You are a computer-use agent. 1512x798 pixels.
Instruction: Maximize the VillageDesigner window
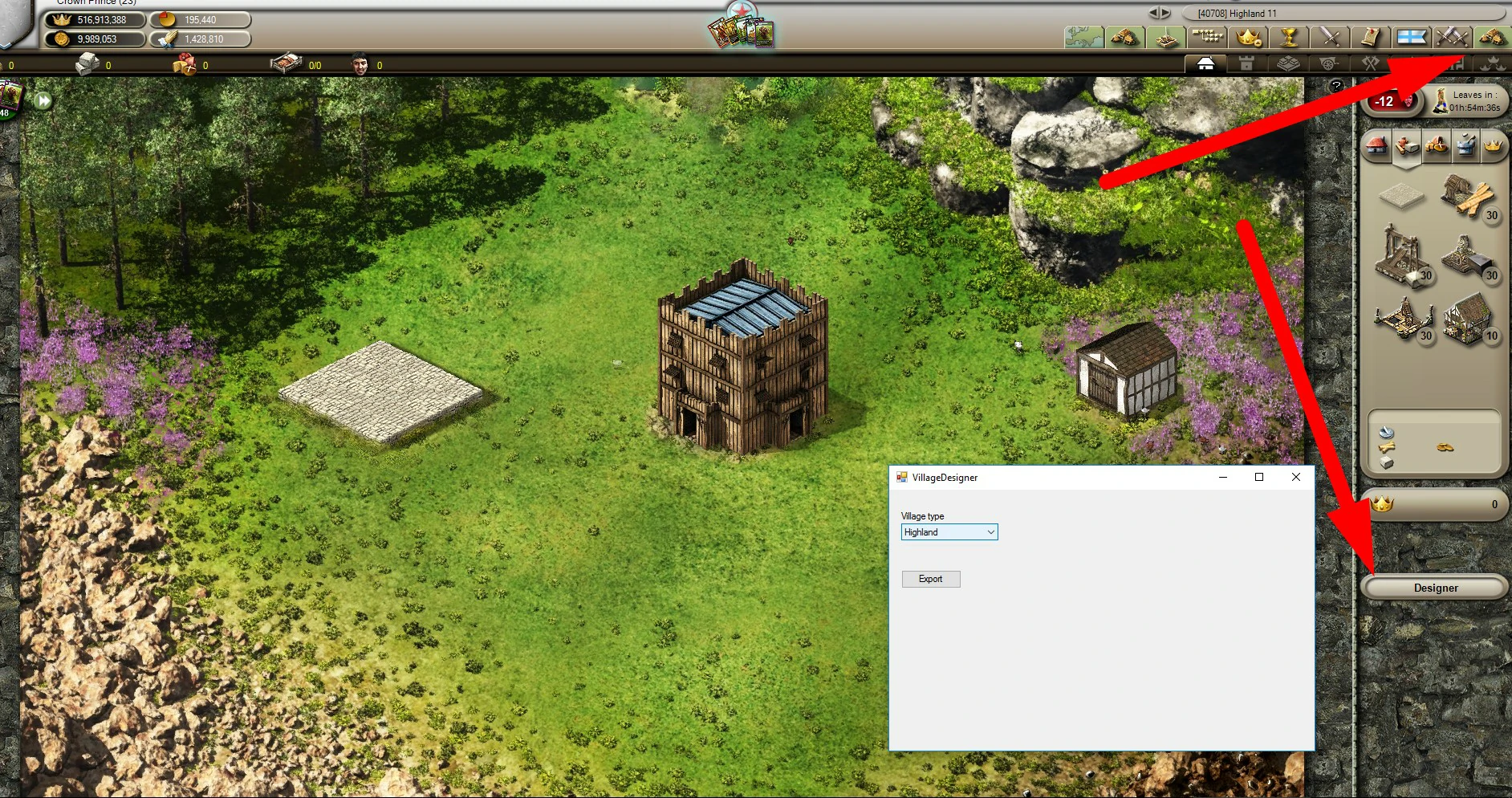pos(1258,477)
